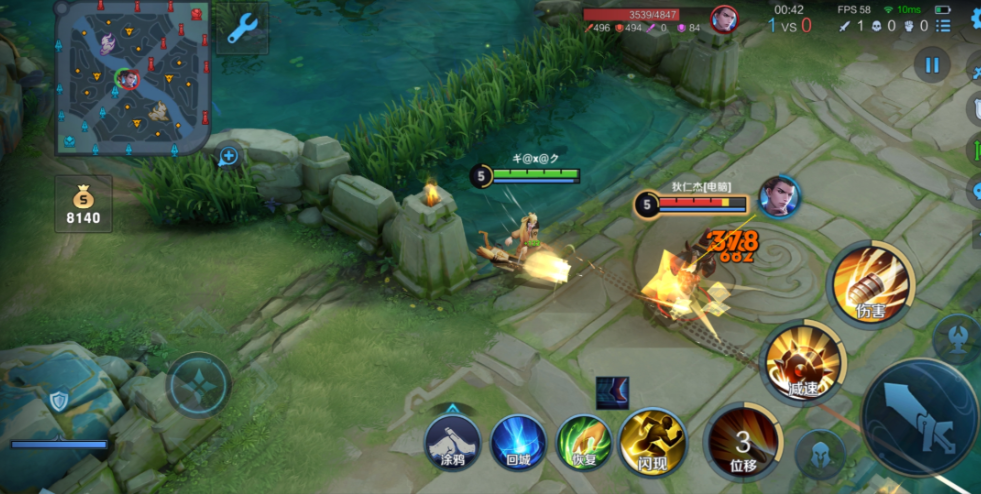Image resolution: width=981 pixels, height=494 pixels.
Task: Expand the arrow tab above 涂鸦
Action: coord(453,408)
